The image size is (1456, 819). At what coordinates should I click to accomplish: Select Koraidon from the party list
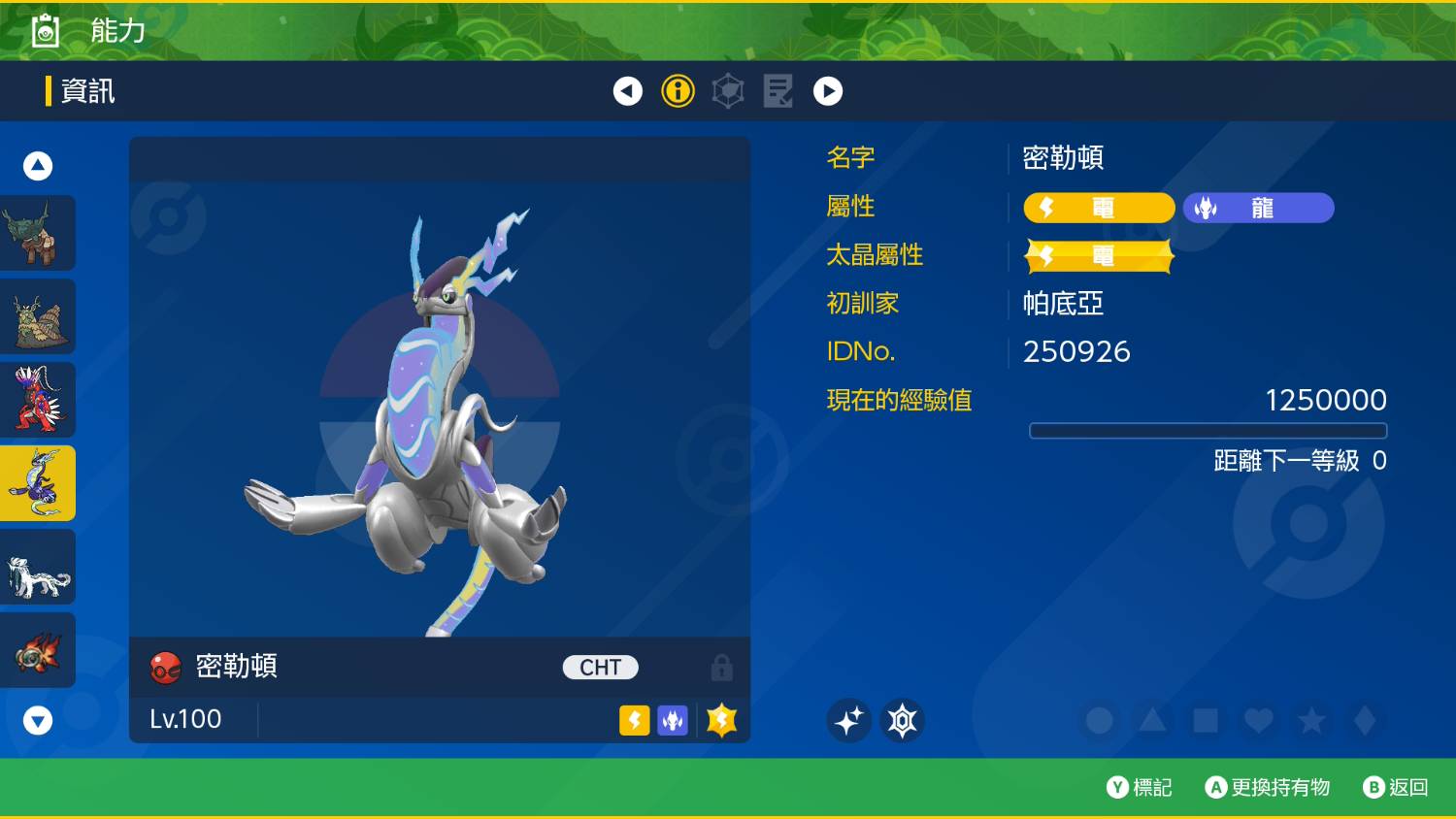point(38,400)
